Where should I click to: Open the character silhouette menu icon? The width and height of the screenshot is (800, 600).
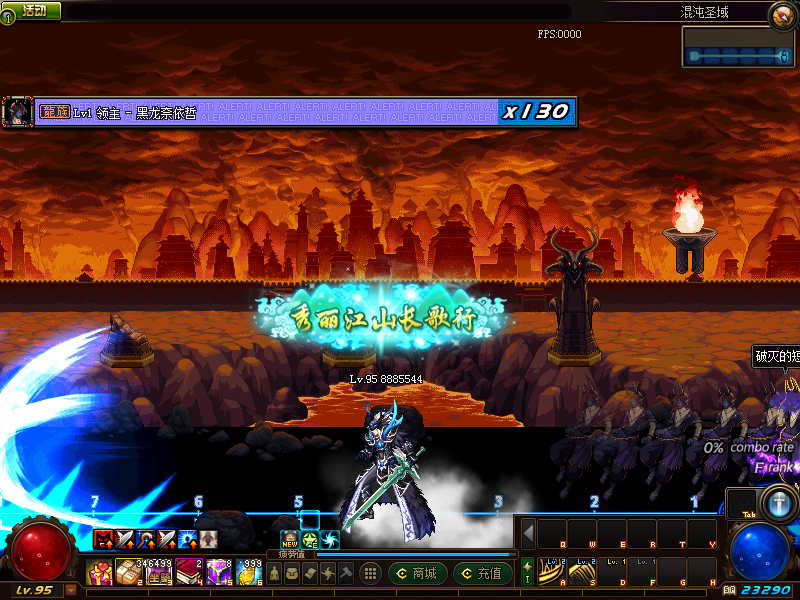(x=273, y=573)
